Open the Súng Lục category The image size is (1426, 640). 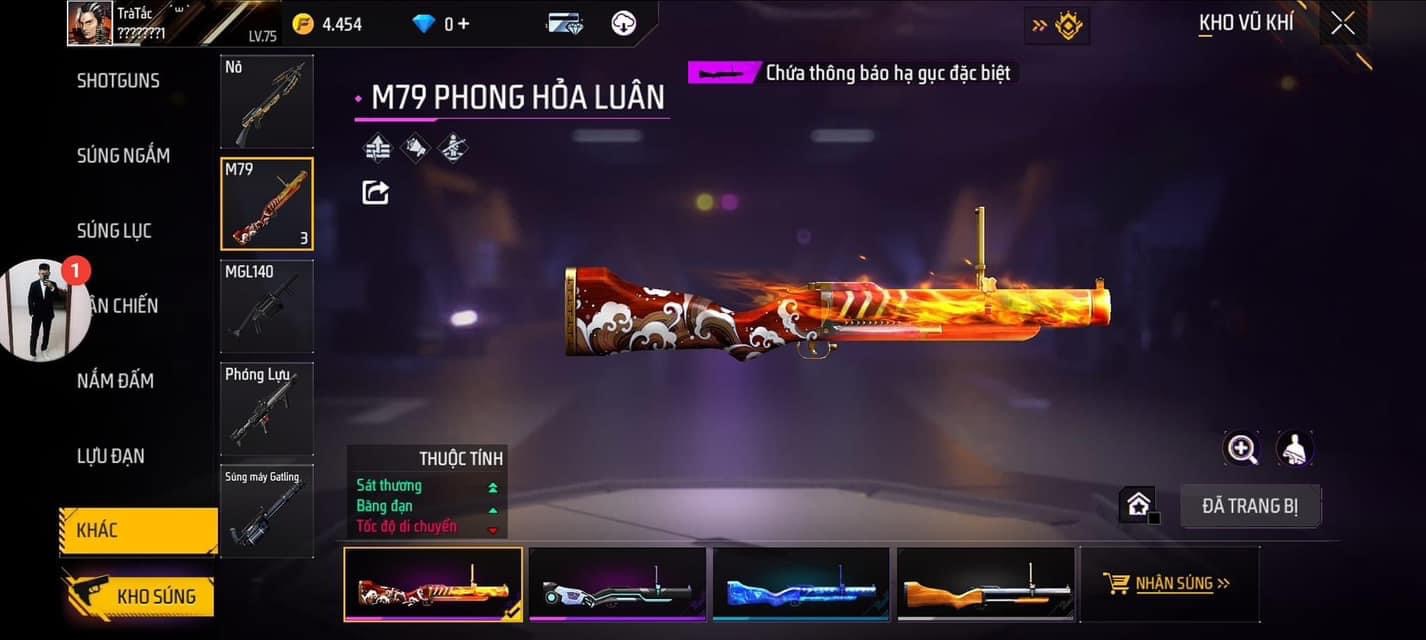point(114,231)
